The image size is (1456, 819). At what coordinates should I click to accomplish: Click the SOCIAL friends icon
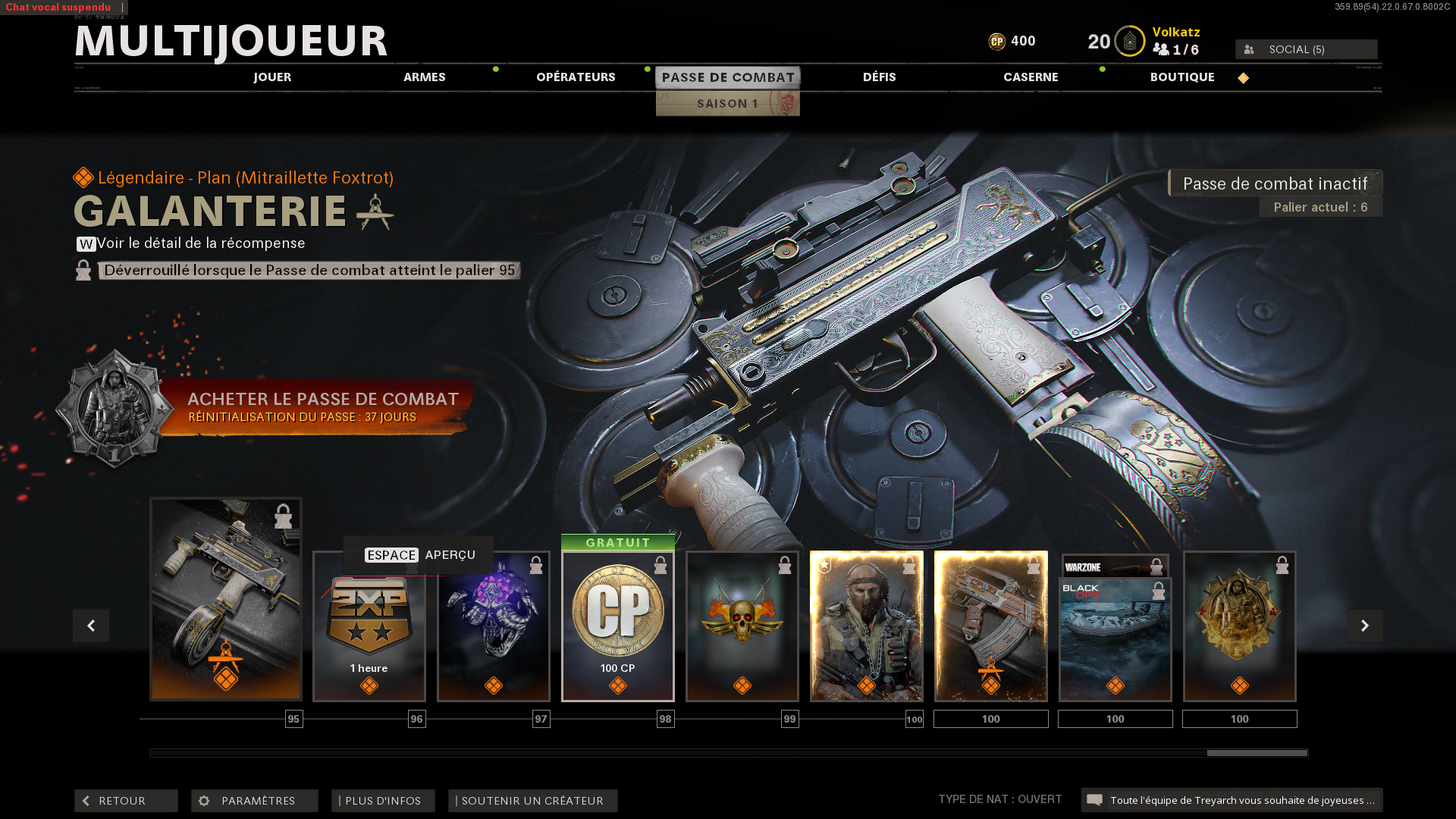[x=1248, y=49]
